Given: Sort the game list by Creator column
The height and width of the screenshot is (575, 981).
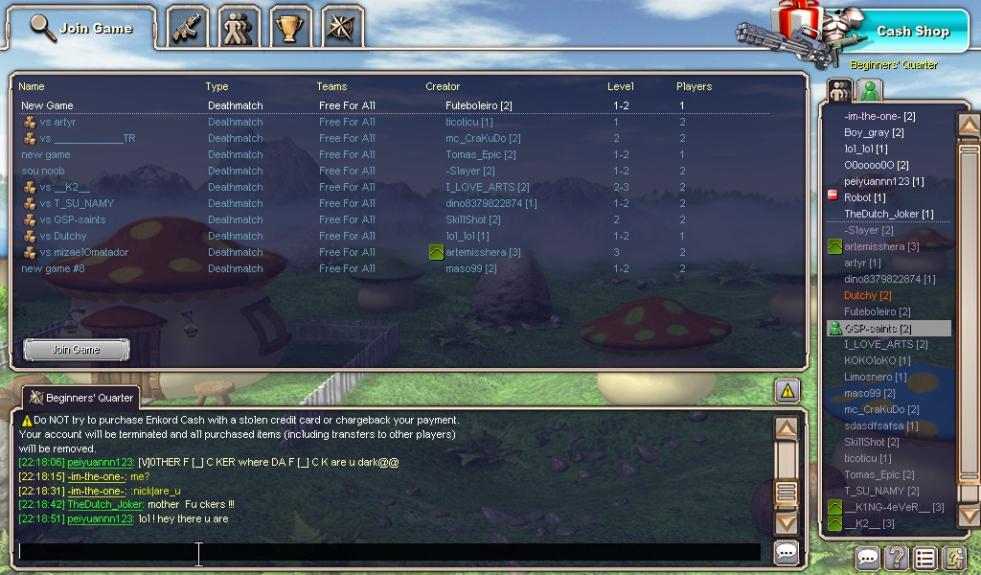Looking at the screenshot, I should [443, 87].
